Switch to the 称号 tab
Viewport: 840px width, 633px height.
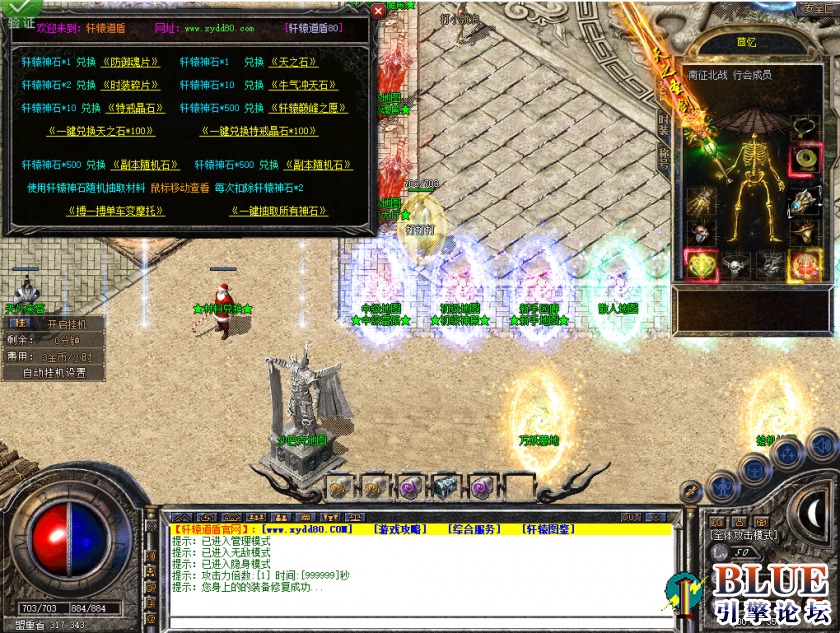[664, 155]
